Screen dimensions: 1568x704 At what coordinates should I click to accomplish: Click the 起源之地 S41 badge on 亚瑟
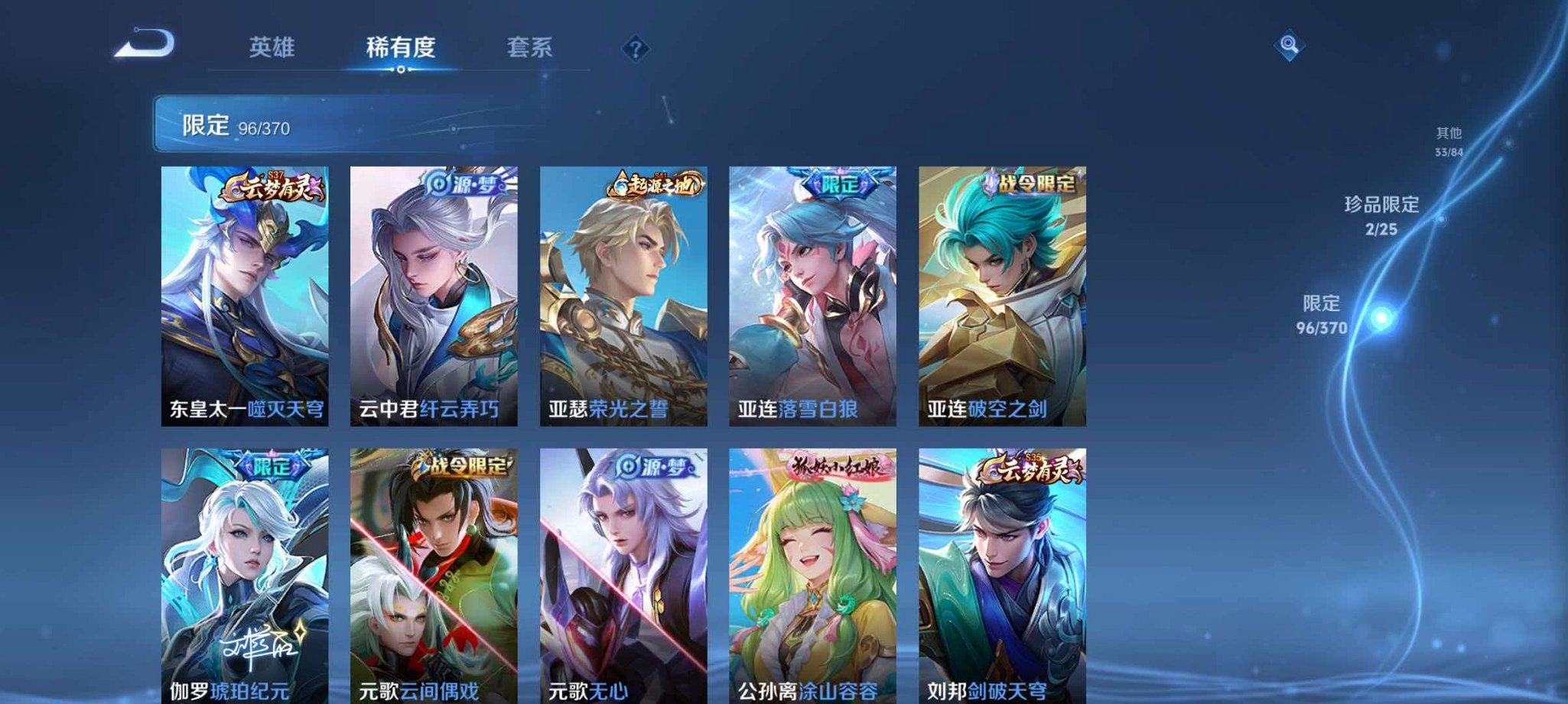click(x=656, y=183)
